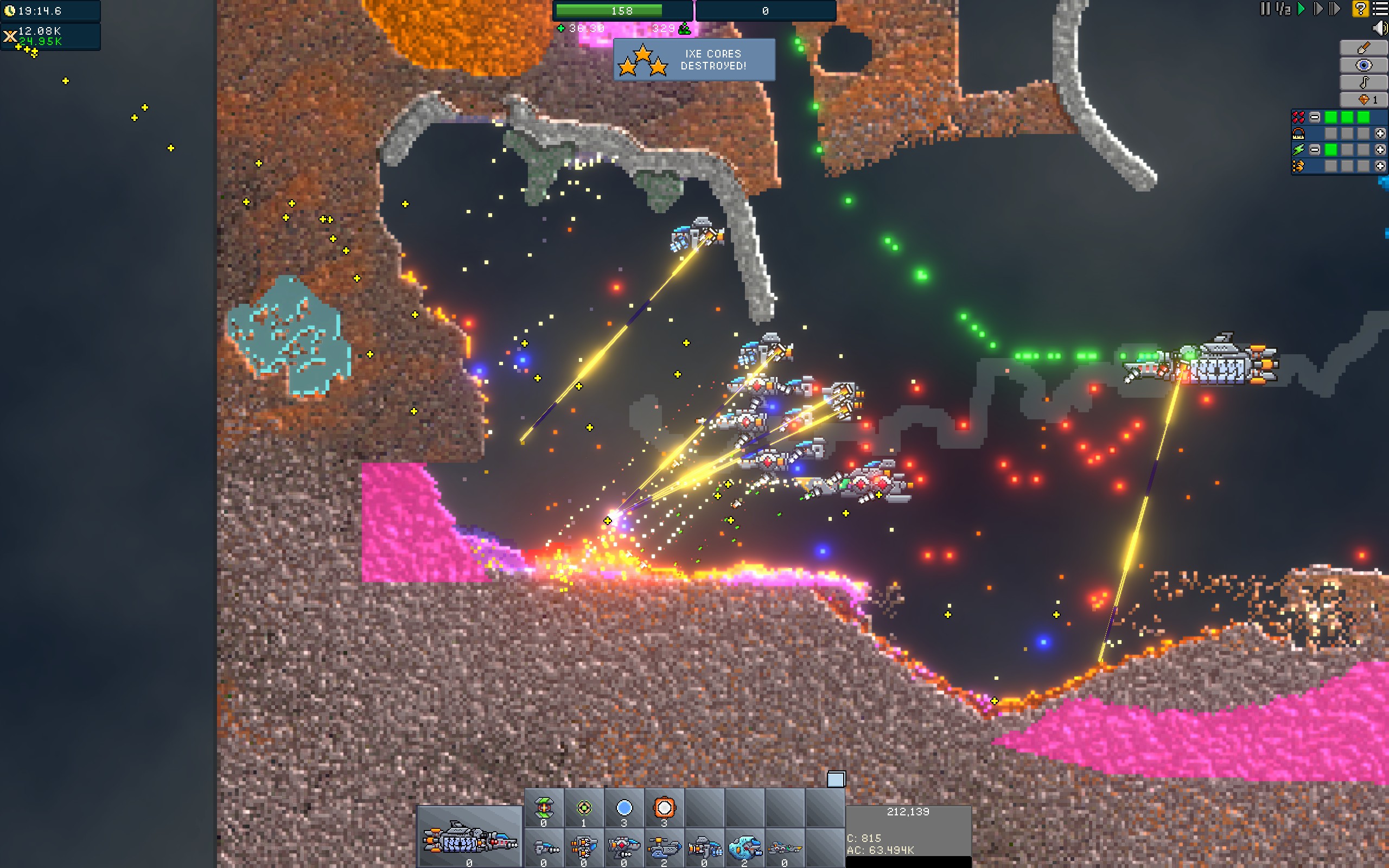Open the yellow question mark help
The image size is (1389, 868).
pos(1360,9)
